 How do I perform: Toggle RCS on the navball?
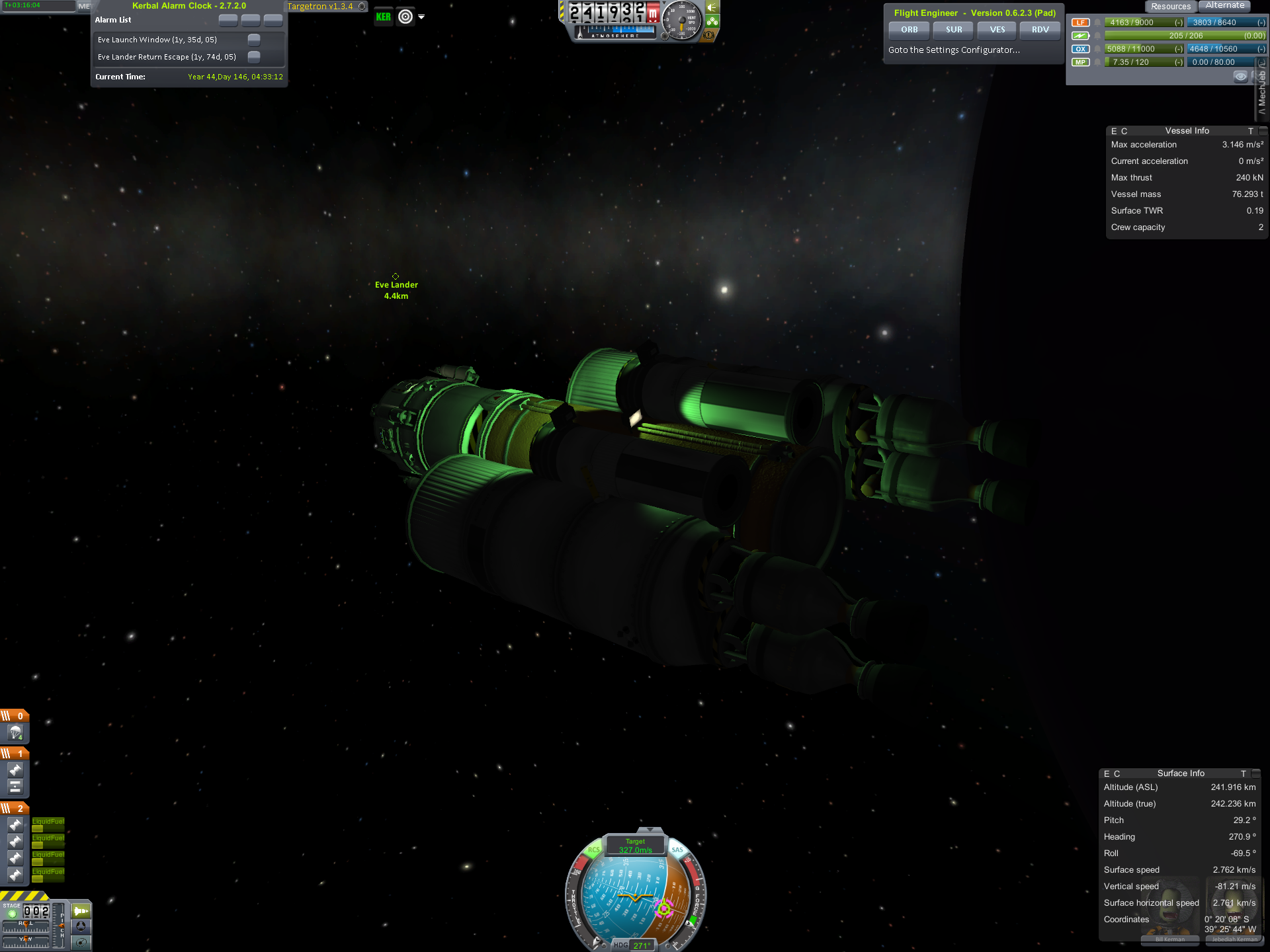[593, 850]
